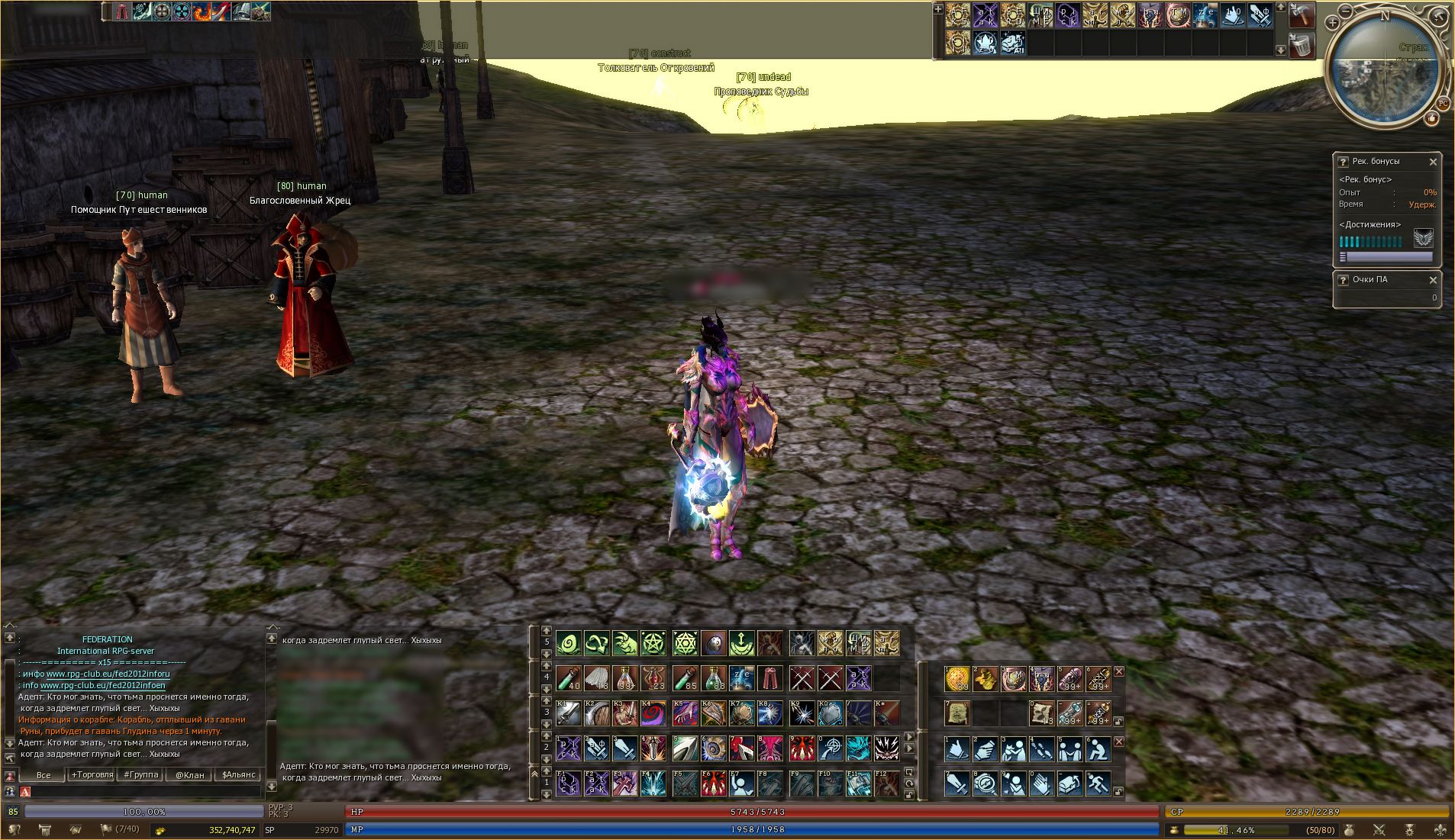Cast the green pentagram skill

[654, 643]
